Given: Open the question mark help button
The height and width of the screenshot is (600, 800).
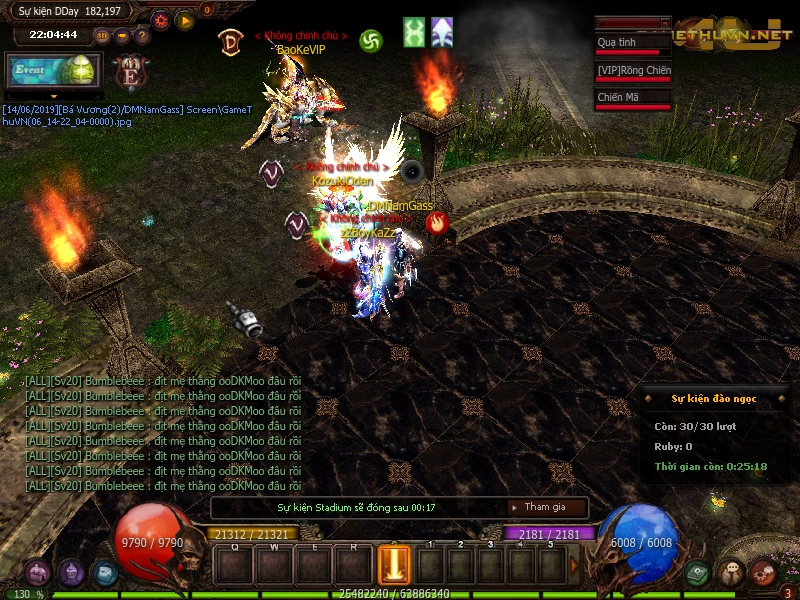Looking at the screenshot, I should 141,35.
